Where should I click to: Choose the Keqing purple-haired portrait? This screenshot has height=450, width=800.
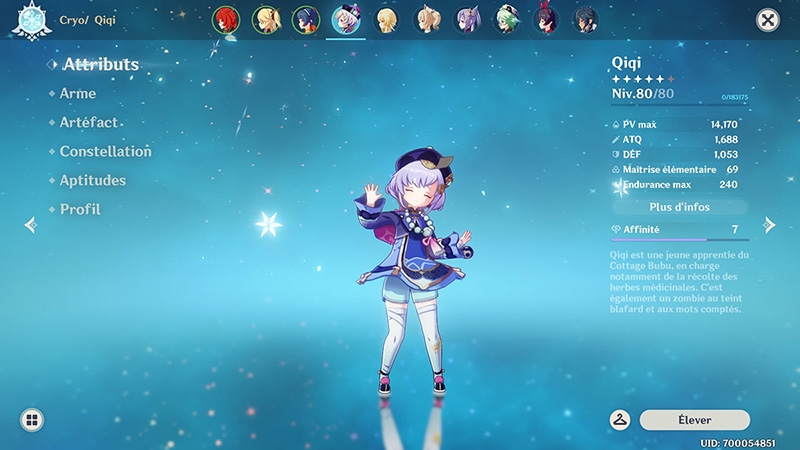[467, 20]
